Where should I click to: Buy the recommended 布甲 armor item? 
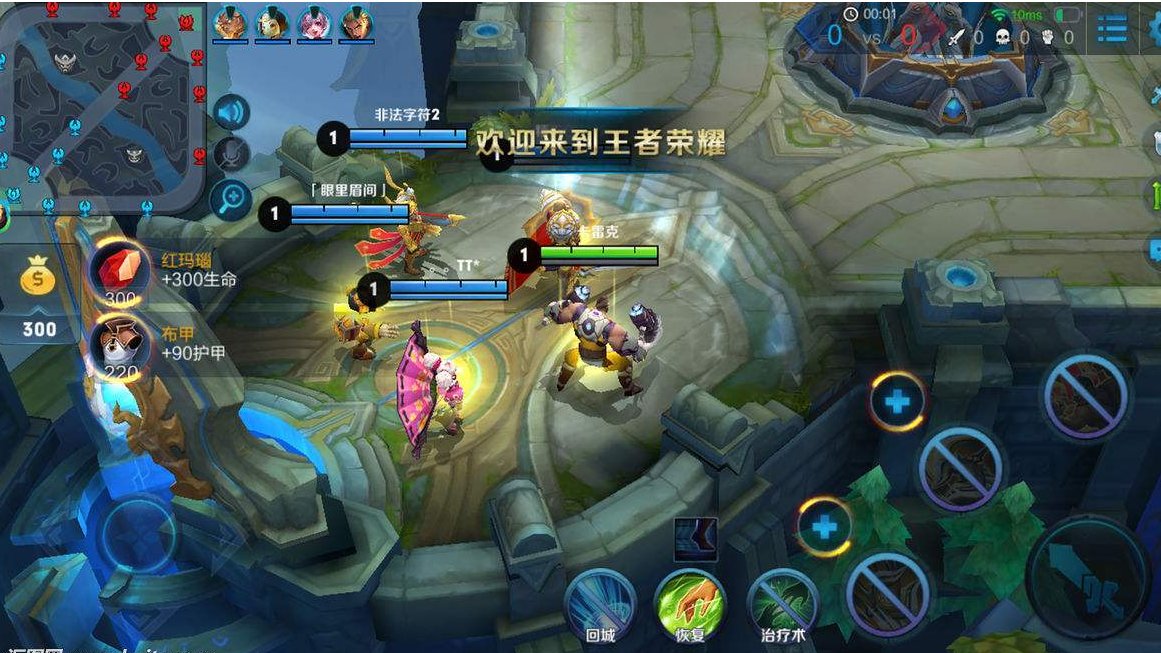tap(121, 346)
